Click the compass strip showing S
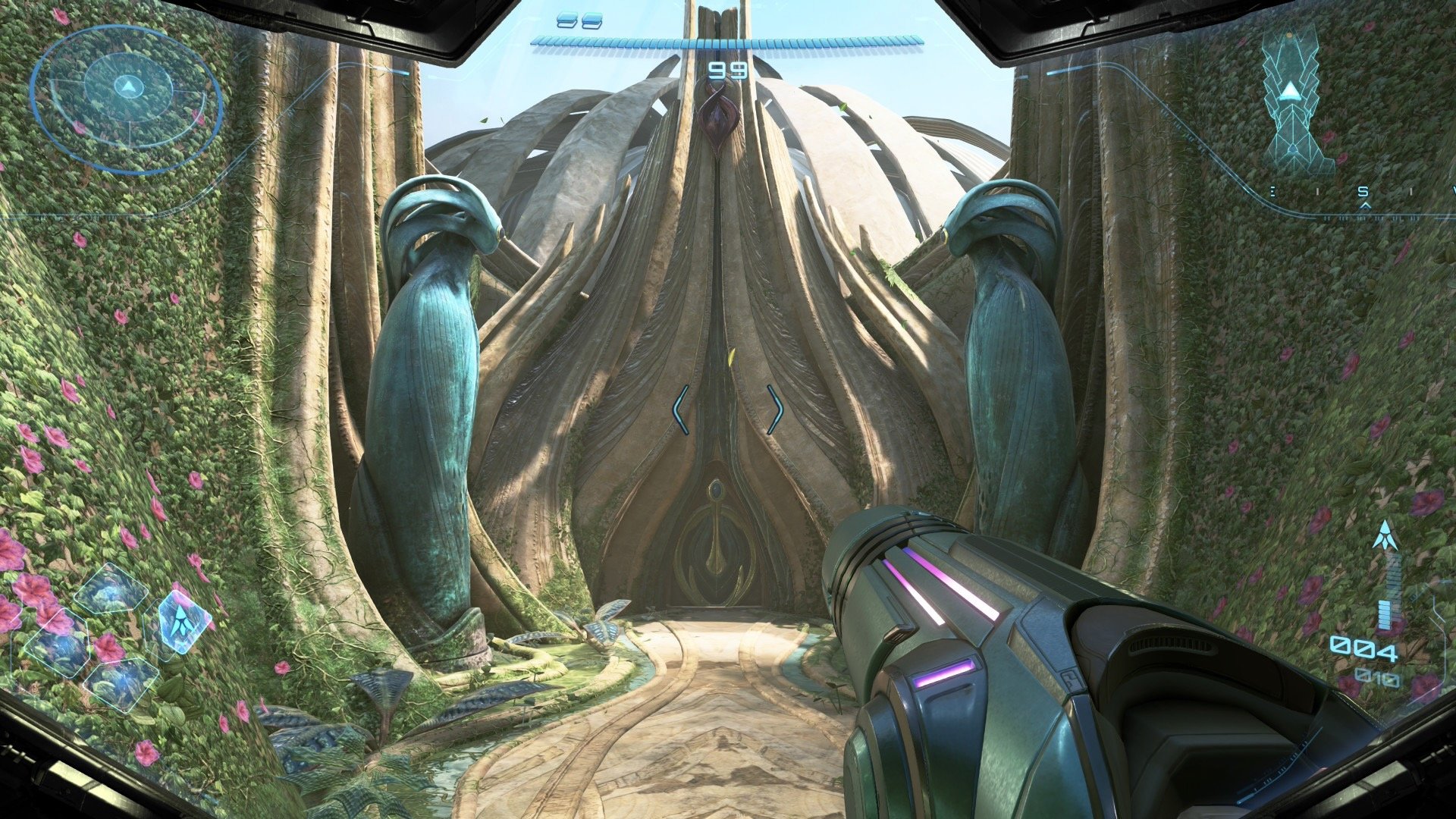Viewport: 1456px width, 819px height. click(1363, 195)
